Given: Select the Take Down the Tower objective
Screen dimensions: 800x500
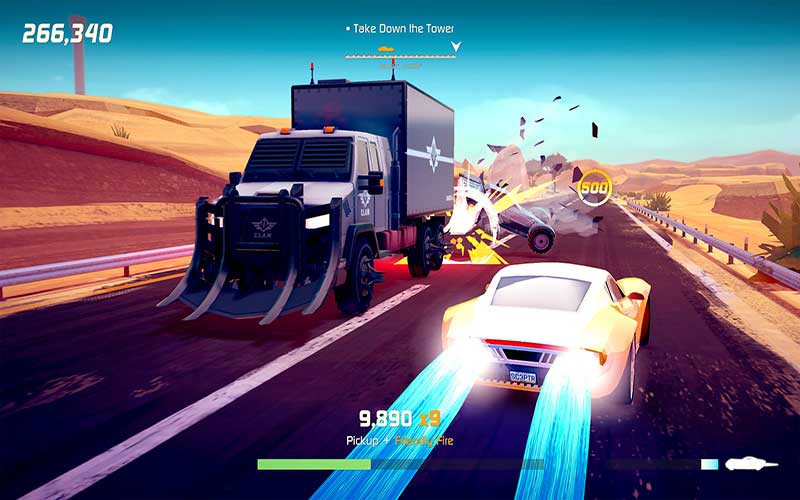Looking at the screenshot, I should coord(402,29).
